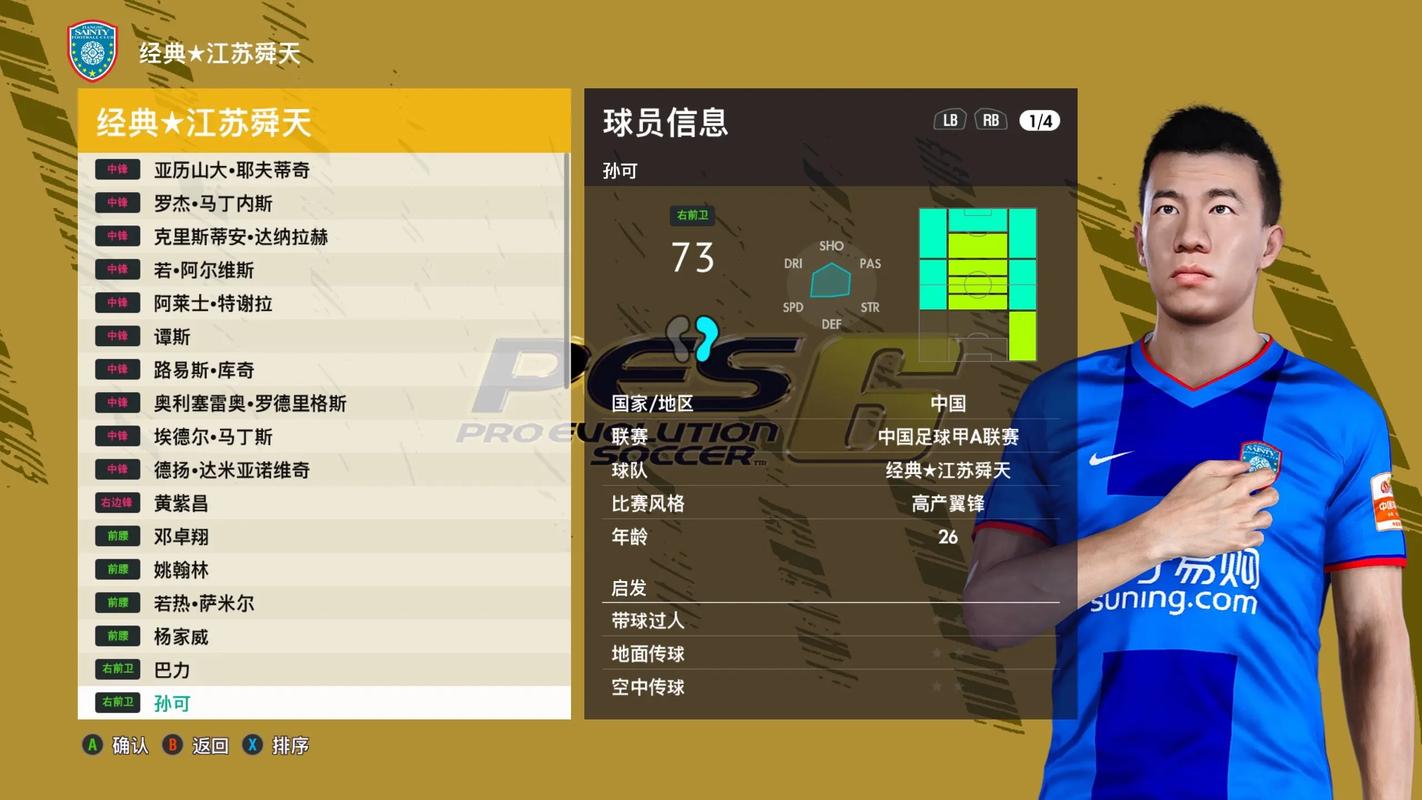
Task: Select player 孙可 in the roster list
Action: 172,703
